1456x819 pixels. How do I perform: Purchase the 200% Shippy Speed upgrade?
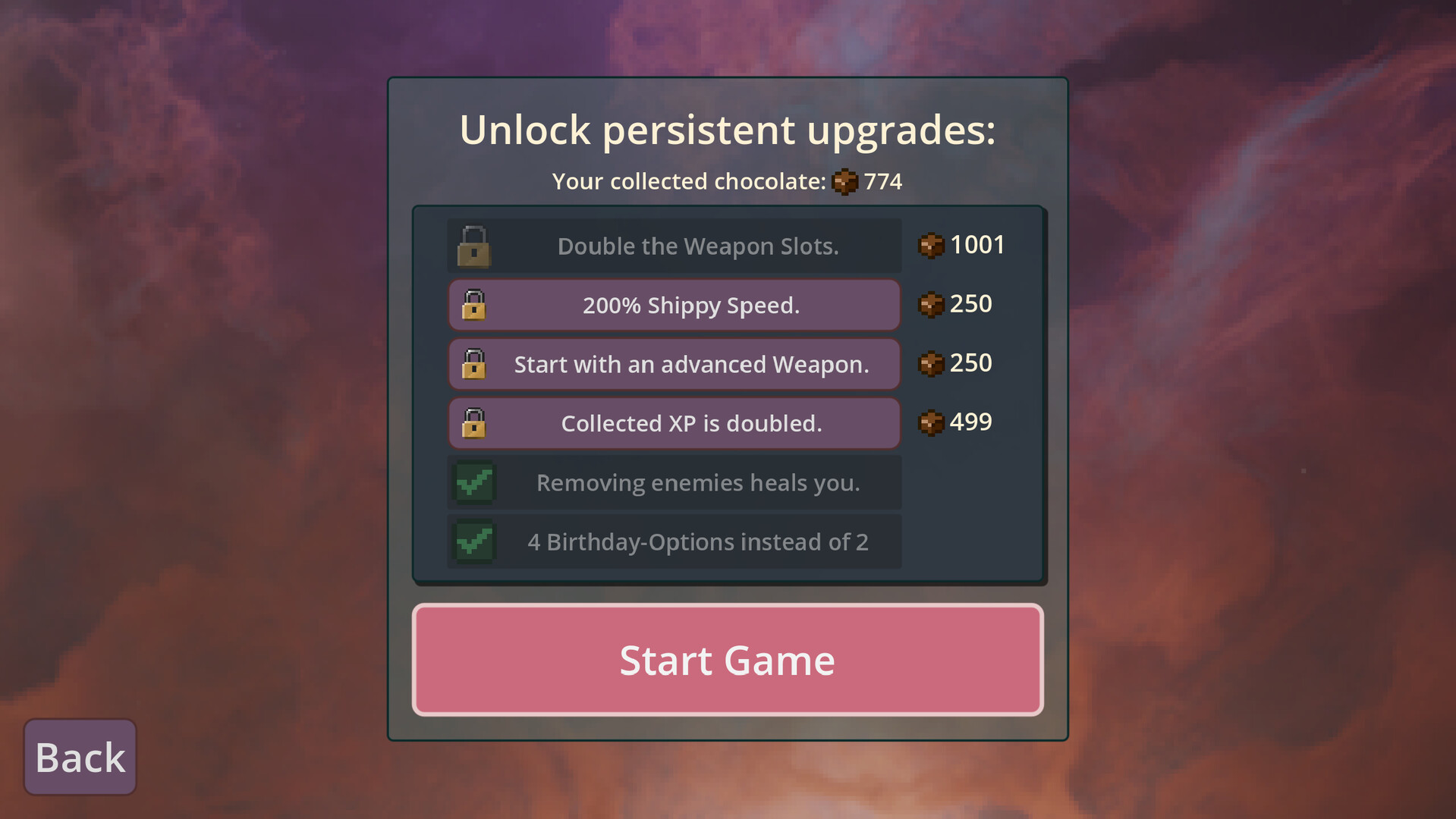673,305
